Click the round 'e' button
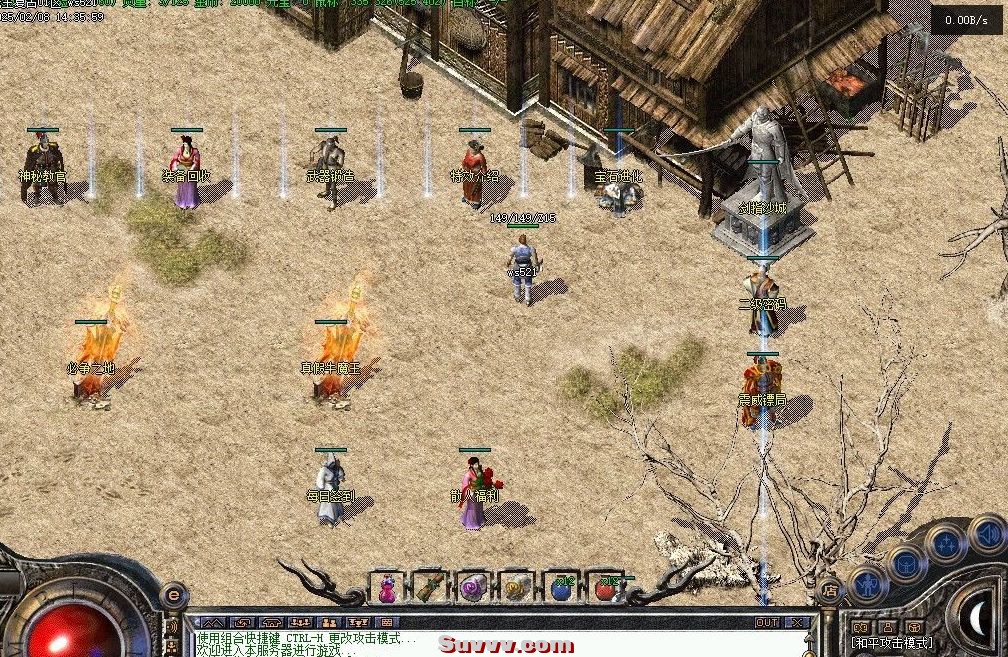This screenshot has width=1008, height=657. tap(172, 596)
